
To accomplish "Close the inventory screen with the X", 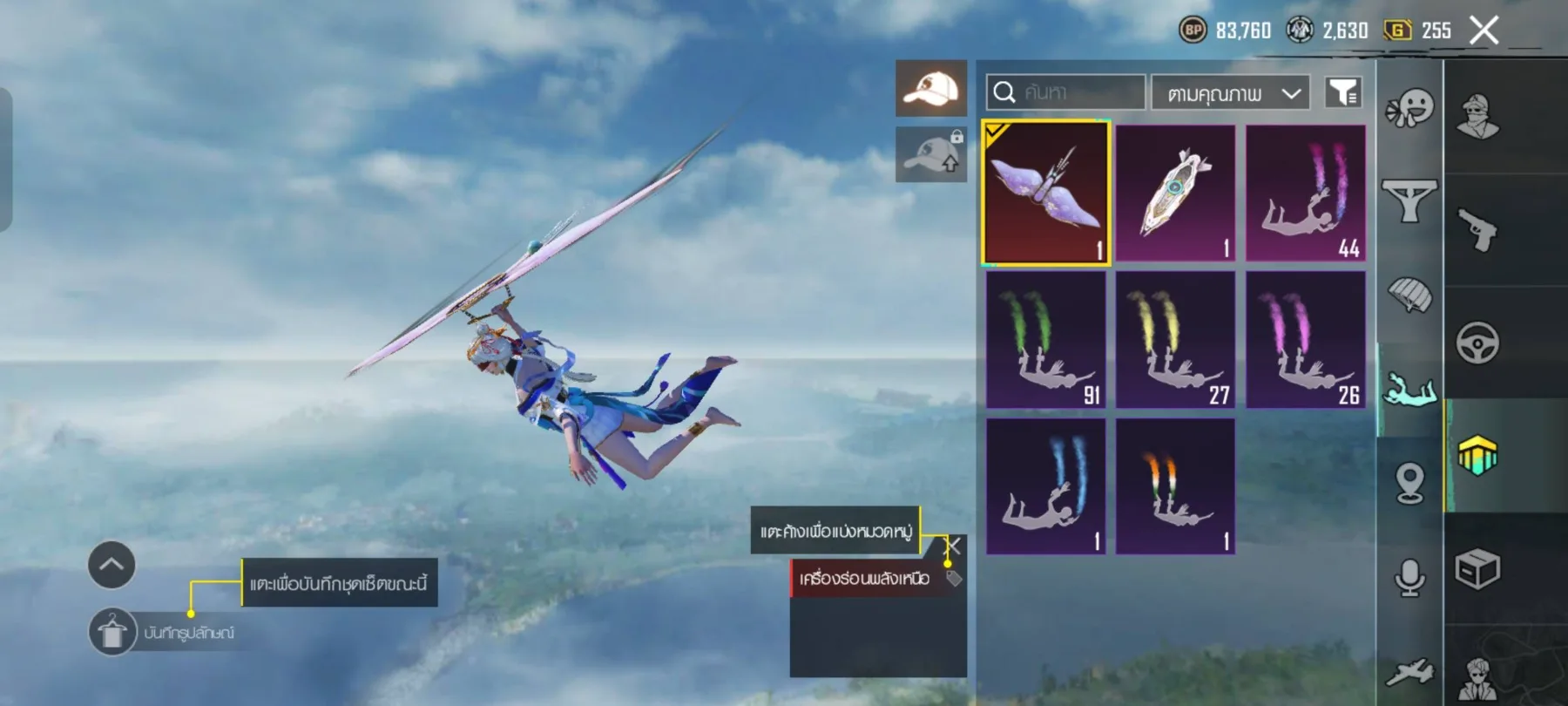I will tap(1484, 31).
